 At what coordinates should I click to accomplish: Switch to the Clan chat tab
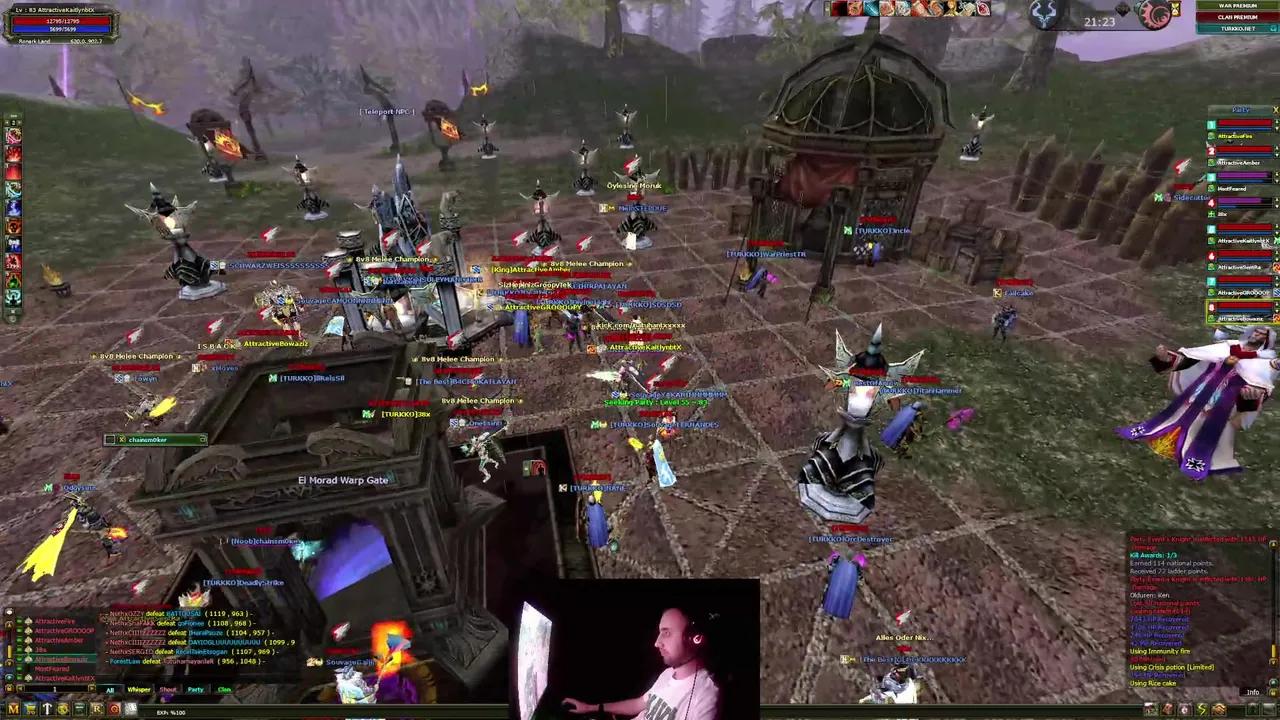tap(224, 689)
